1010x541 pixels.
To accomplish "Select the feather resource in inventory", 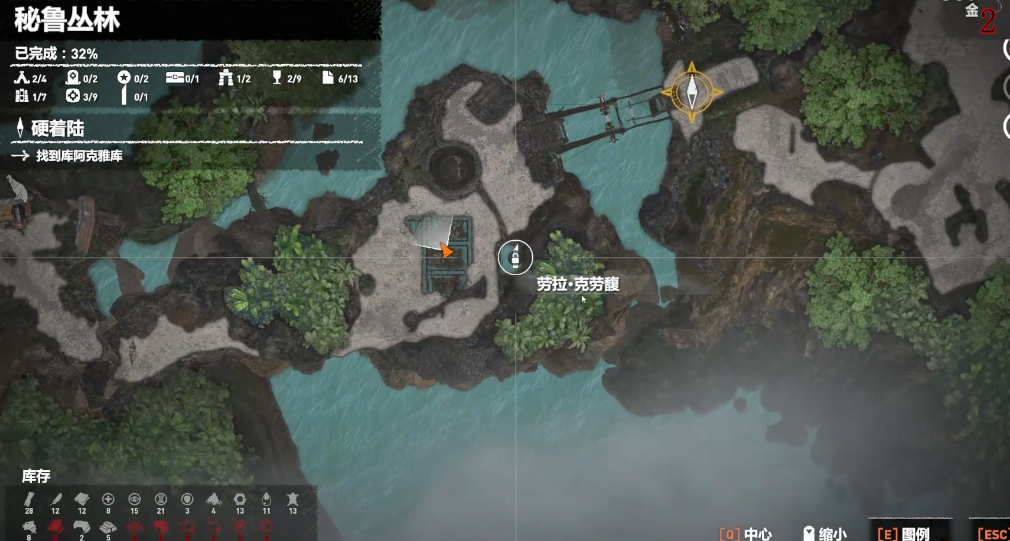I will point(56,499).
